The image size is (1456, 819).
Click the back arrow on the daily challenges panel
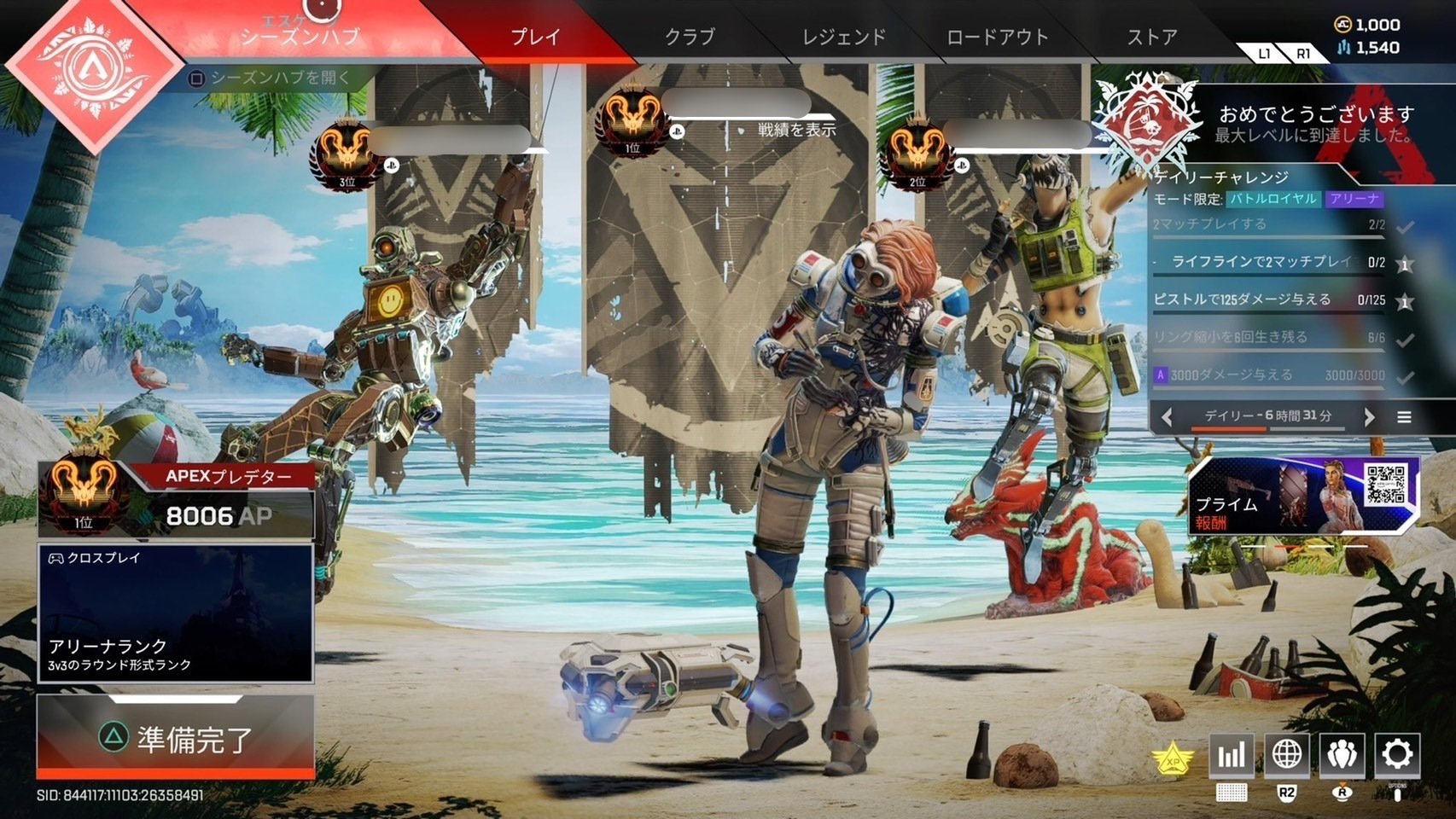coord(1168,417)
